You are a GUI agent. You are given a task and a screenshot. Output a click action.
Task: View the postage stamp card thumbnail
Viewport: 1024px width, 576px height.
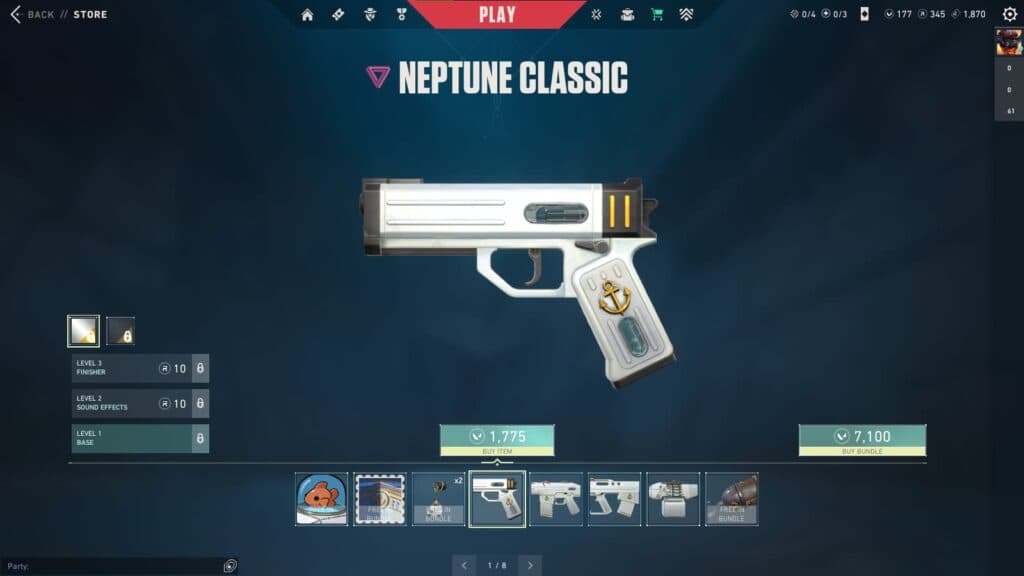click(380, 499)
